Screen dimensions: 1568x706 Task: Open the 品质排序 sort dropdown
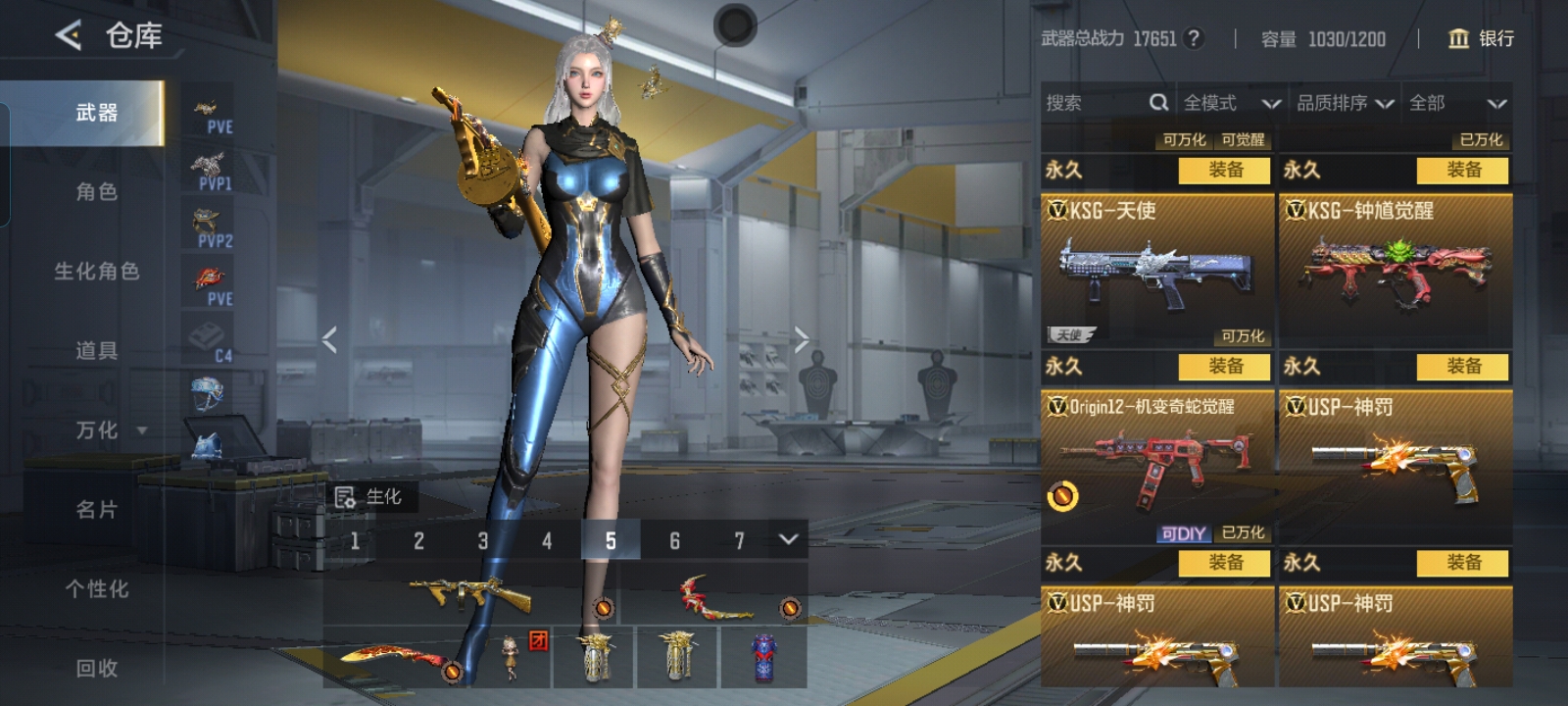(1345, 103)
